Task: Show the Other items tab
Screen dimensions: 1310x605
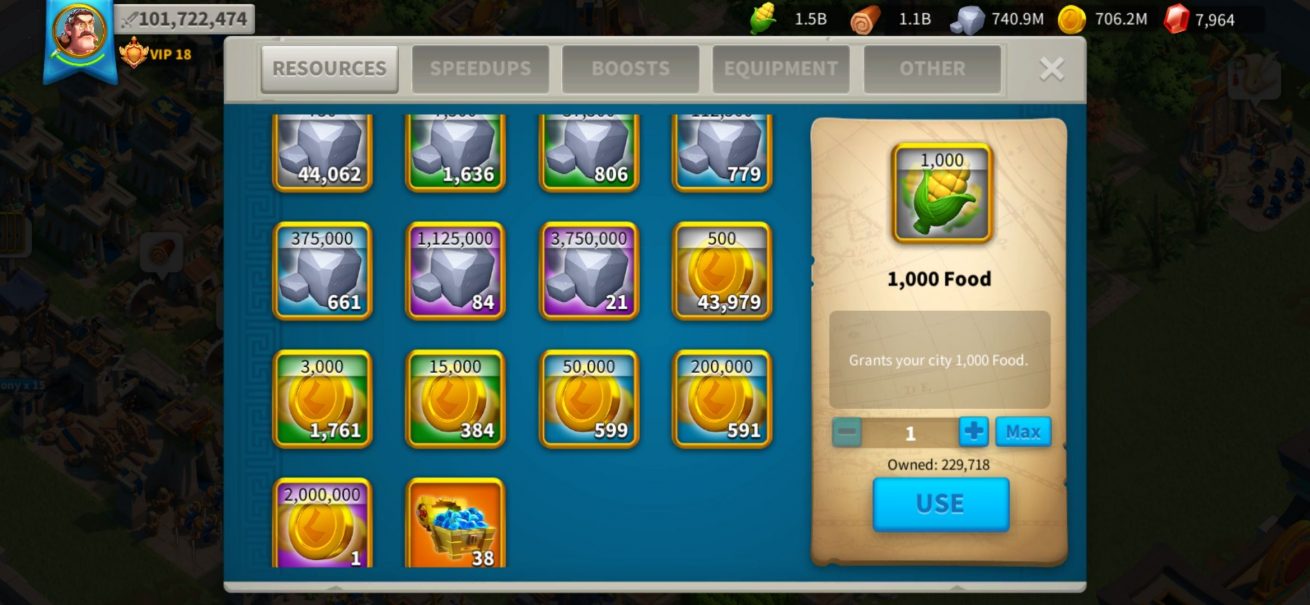Action: coord(932,69)
